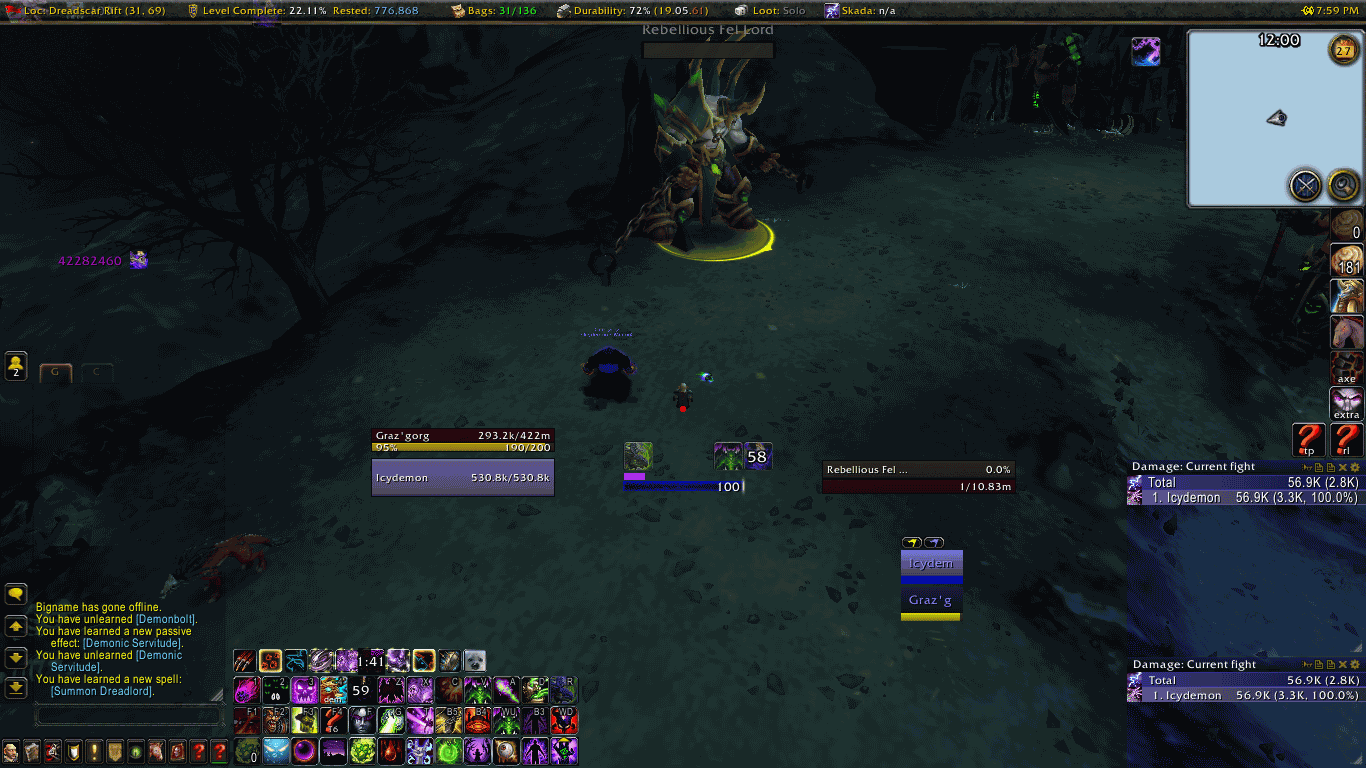Open the magnifying glass tracking button

[x=1342, y=185]
